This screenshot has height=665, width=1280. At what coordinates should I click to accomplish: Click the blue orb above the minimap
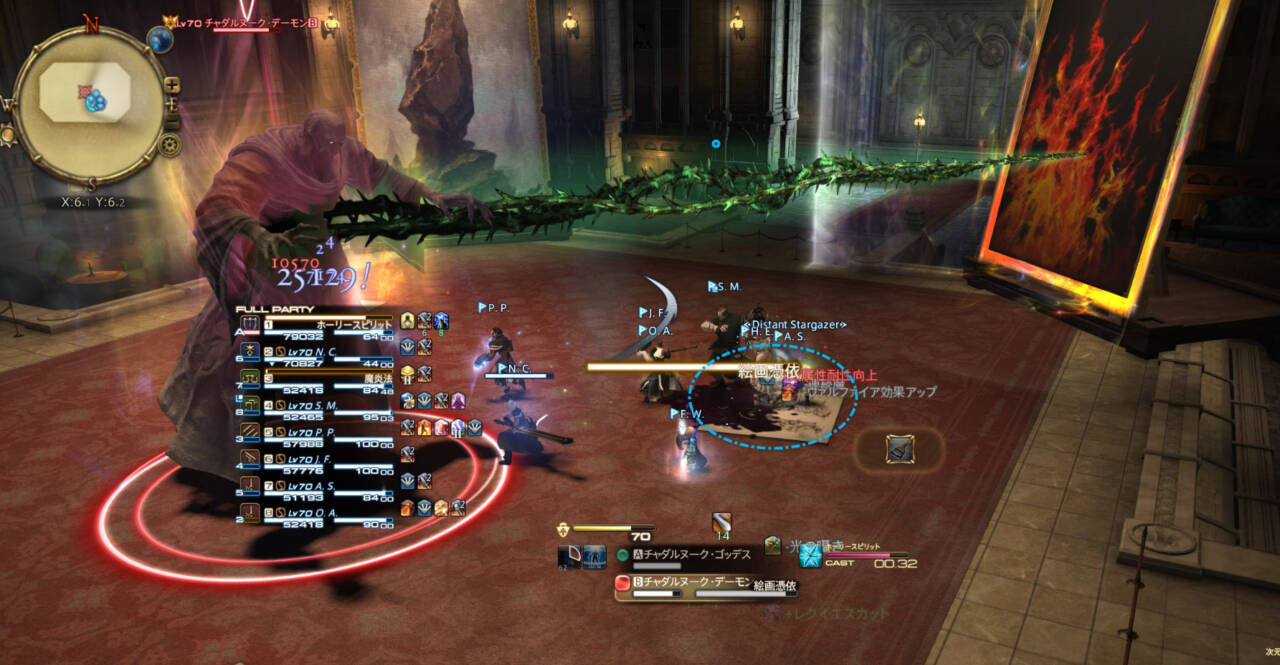160,38
